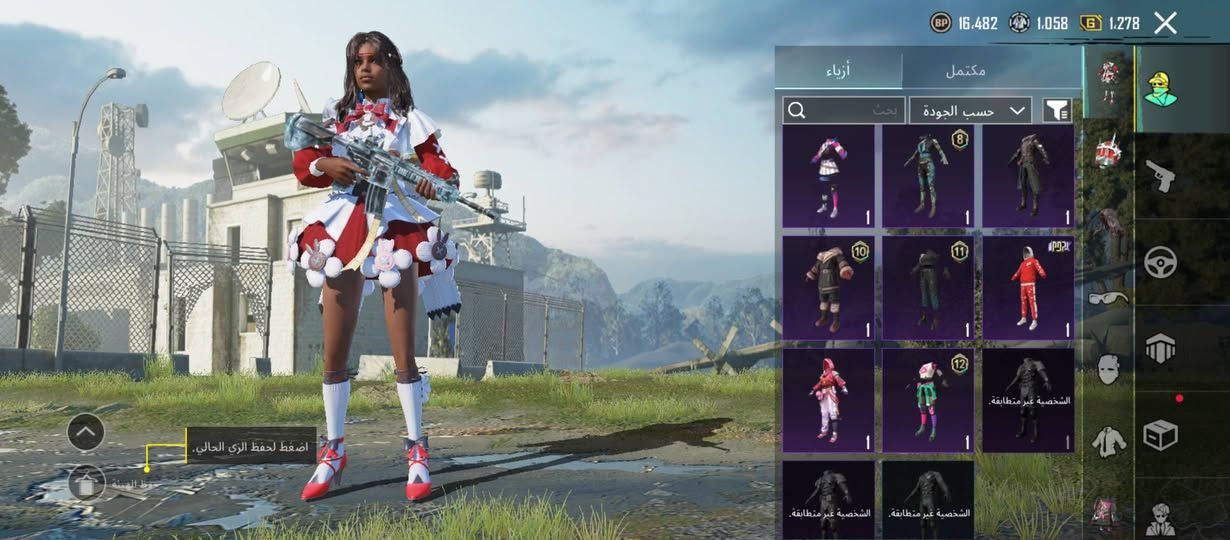
Task: Open the حسب الجودة sort dropdown
Action: click(x=971, y=110)
